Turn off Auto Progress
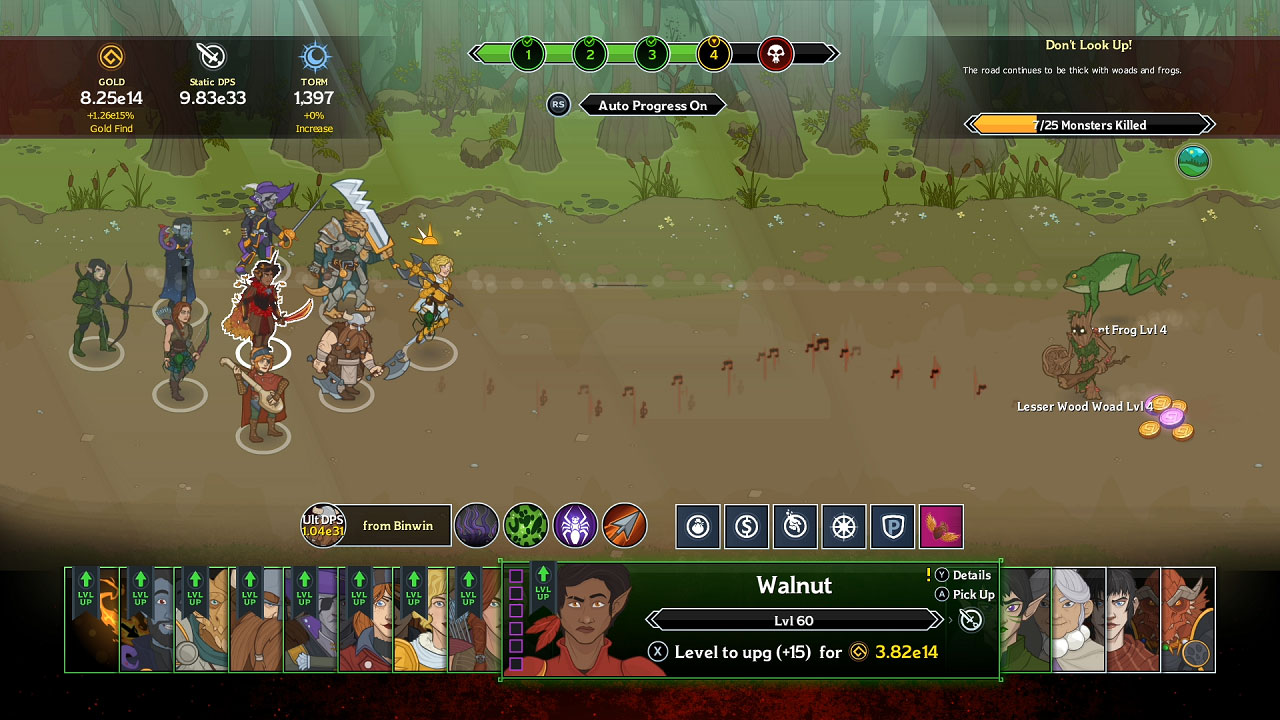This screenshot has height=720, width=1280. tap(652, 104)
